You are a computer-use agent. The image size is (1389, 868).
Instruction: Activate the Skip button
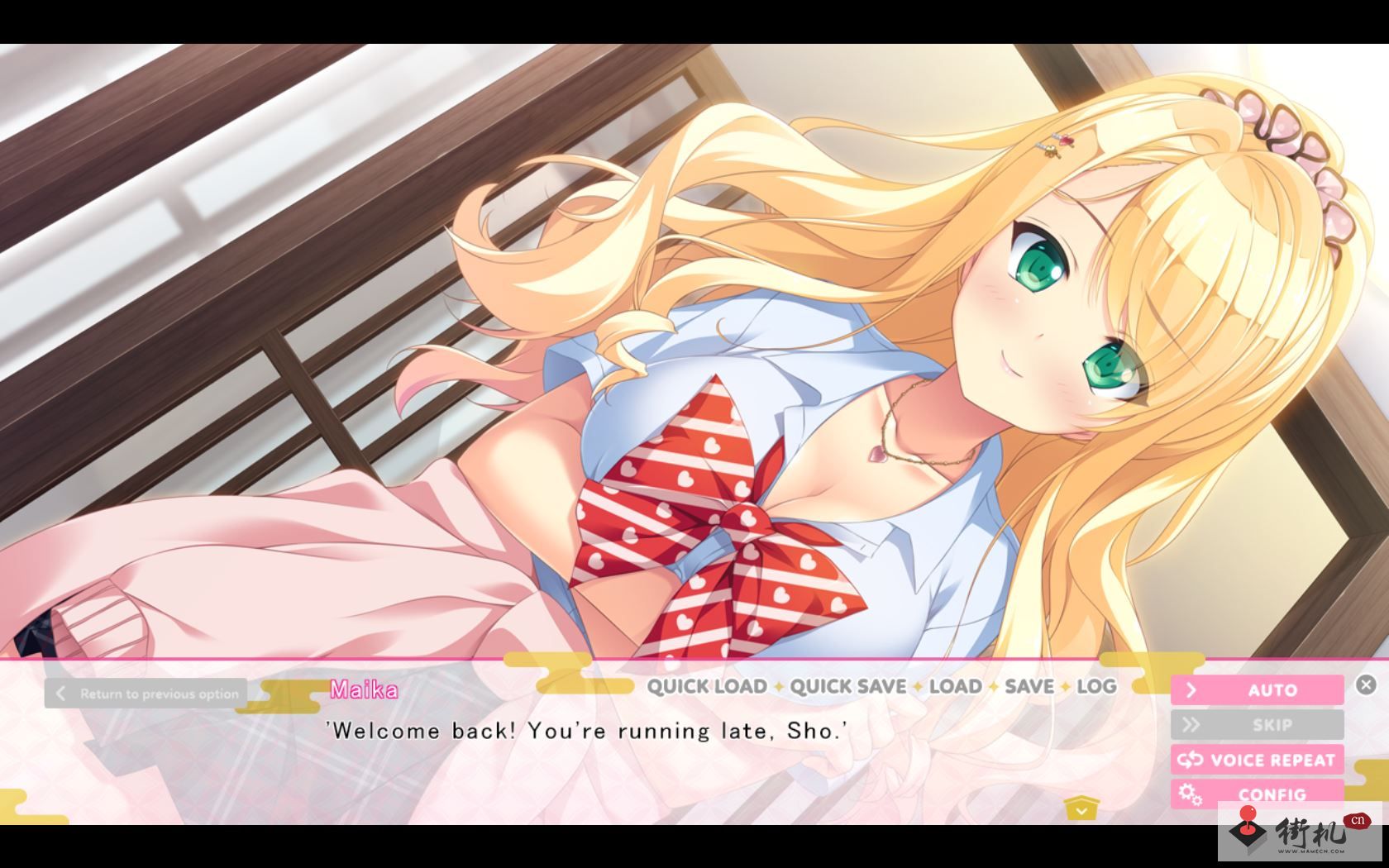pos(1257,725)
